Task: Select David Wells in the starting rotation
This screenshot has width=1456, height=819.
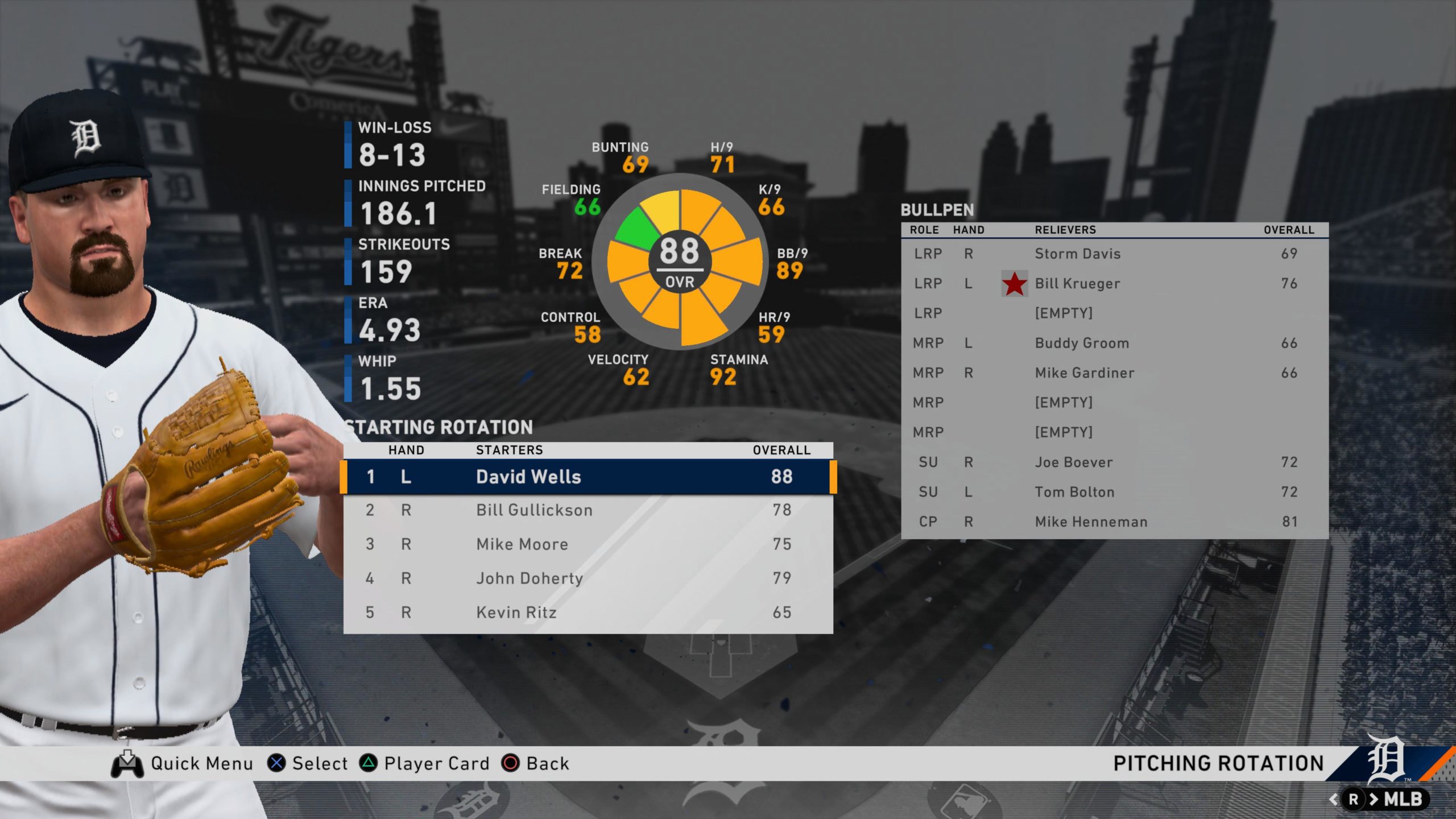Action: [588, 477]
